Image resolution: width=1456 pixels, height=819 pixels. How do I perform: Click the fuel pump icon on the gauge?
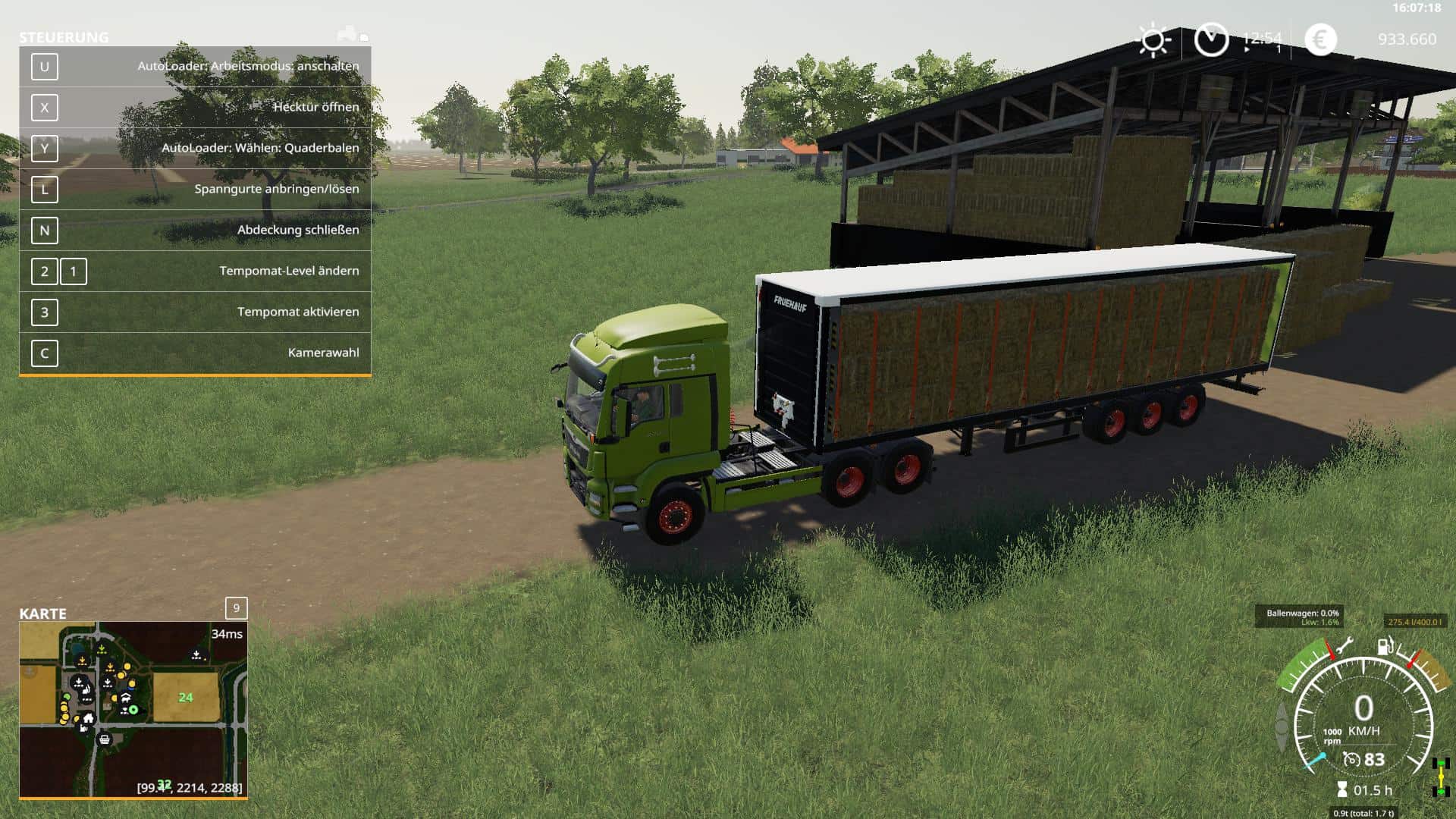pyautogui.click(x=1385, y=647)
